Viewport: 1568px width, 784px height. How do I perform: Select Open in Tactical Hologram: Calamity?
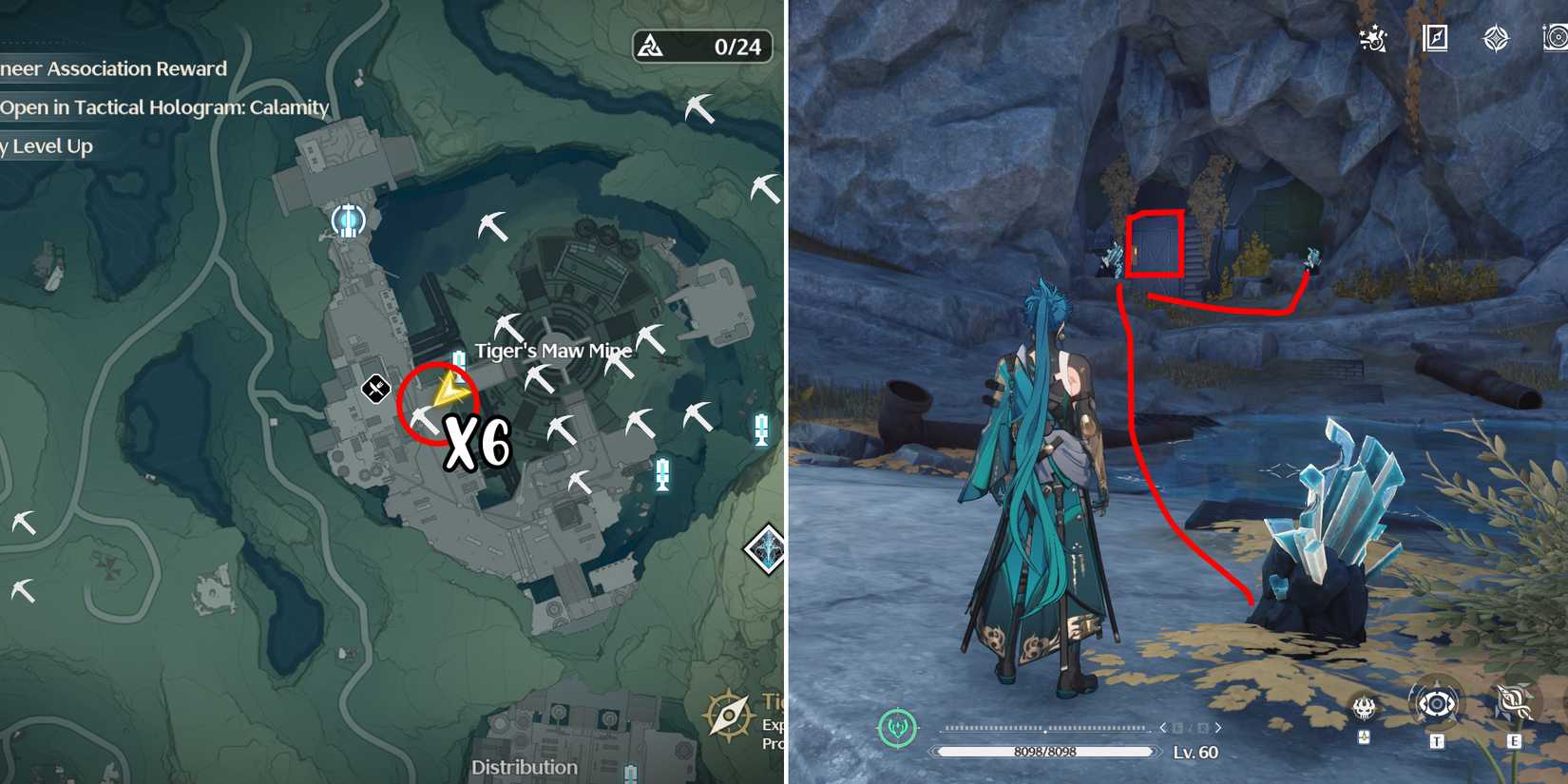tap(163, 107)
